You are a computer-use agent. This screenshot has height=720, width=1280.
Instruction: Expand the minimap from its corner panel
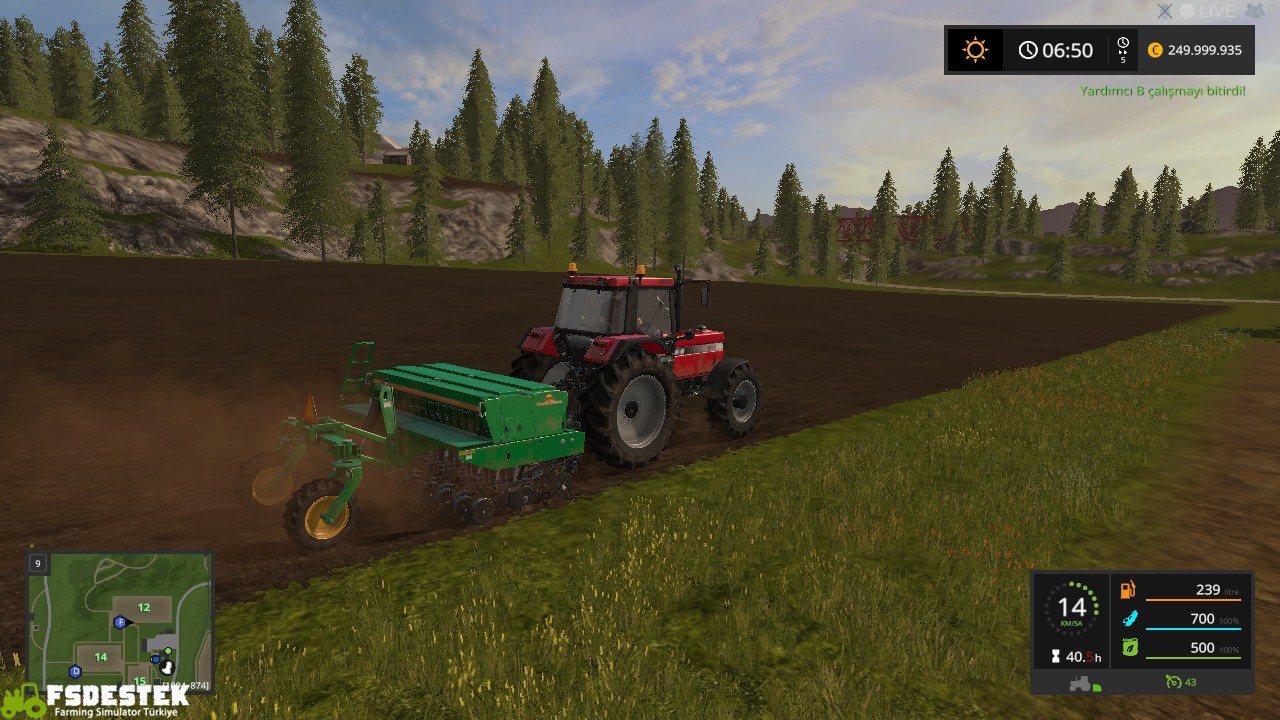120,620
